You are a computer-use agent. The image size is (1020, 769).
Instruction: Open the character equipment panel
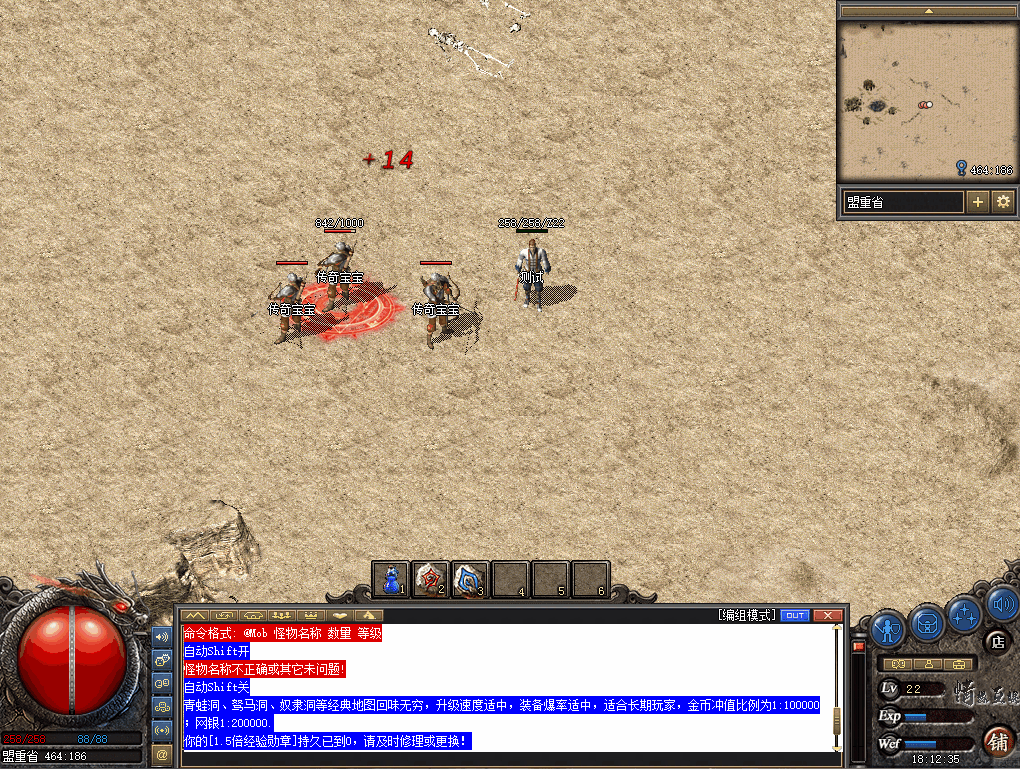tap(888, 628)
